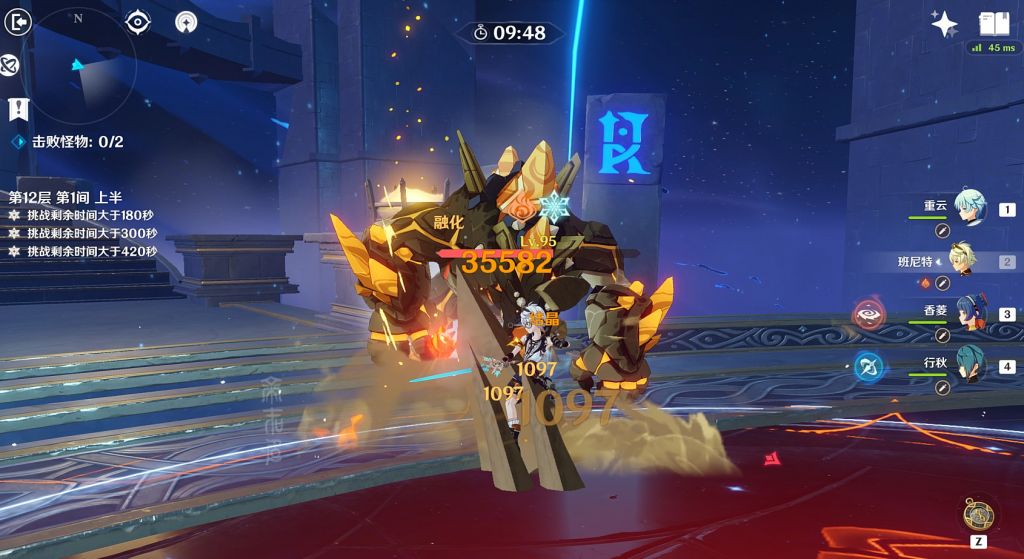The image size is (1024, 559).
Task: Open the Wish star icon
Action: 944,24
